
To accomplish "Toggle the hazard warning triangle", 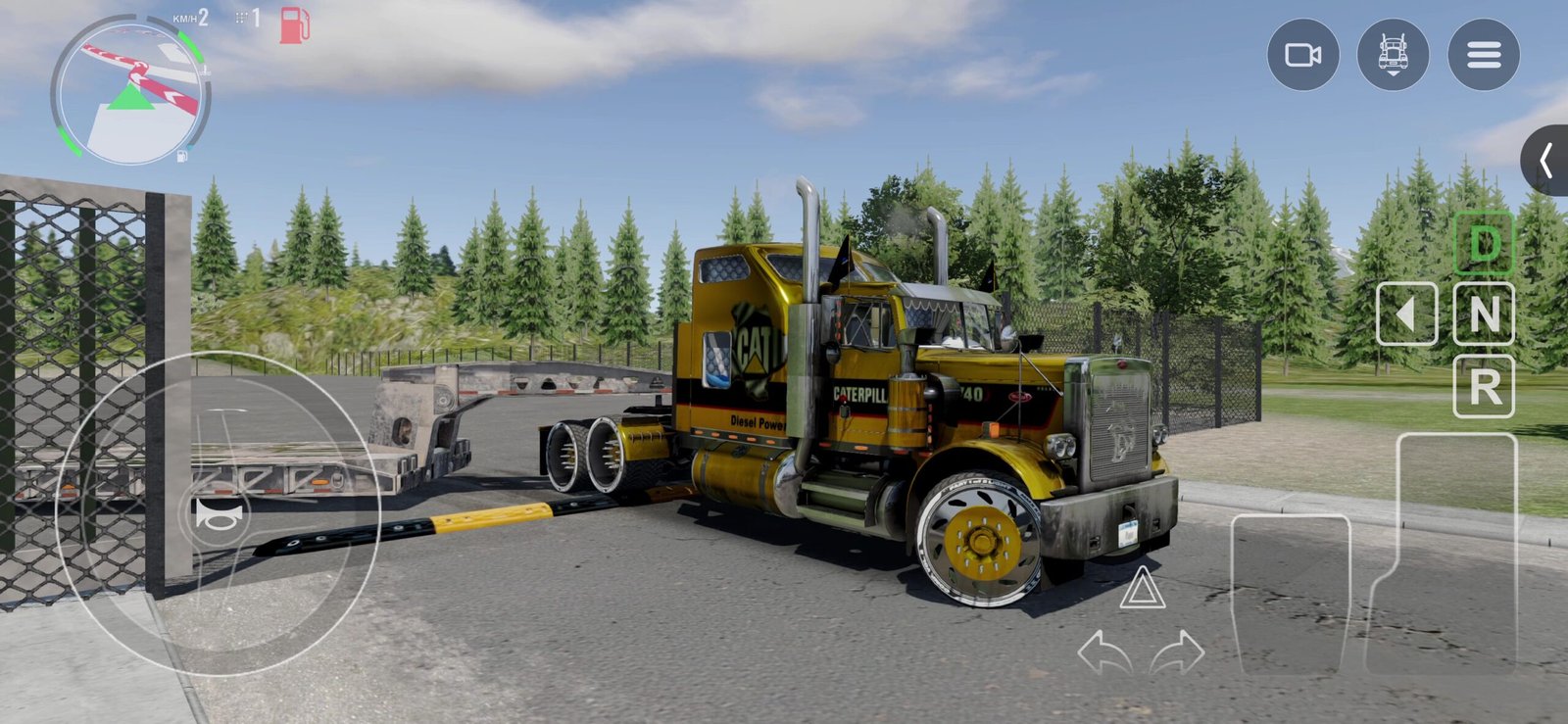I will point(1142,589).
